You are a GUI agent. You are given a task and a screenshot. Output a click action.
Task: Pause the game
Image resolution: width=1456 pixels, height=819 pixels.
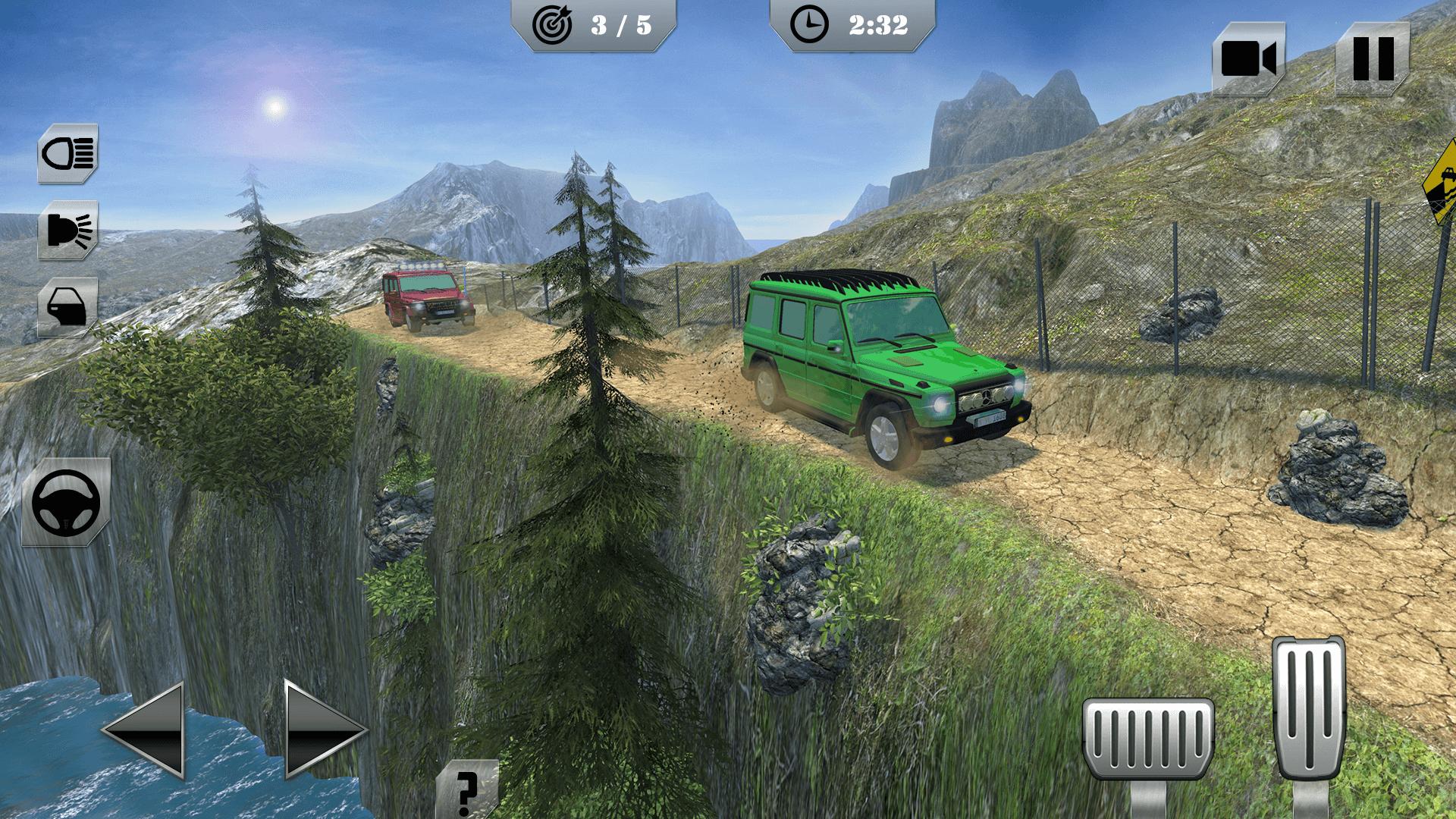1372,58
